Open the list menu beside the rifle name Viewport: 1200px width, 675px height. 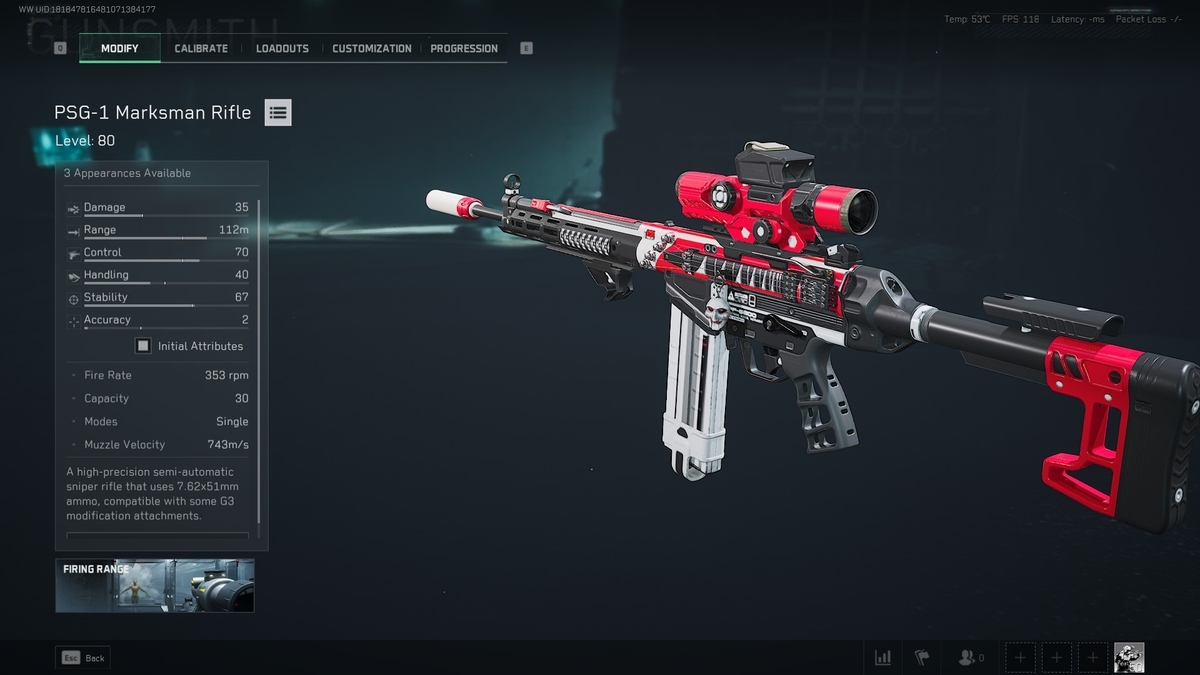278,113
